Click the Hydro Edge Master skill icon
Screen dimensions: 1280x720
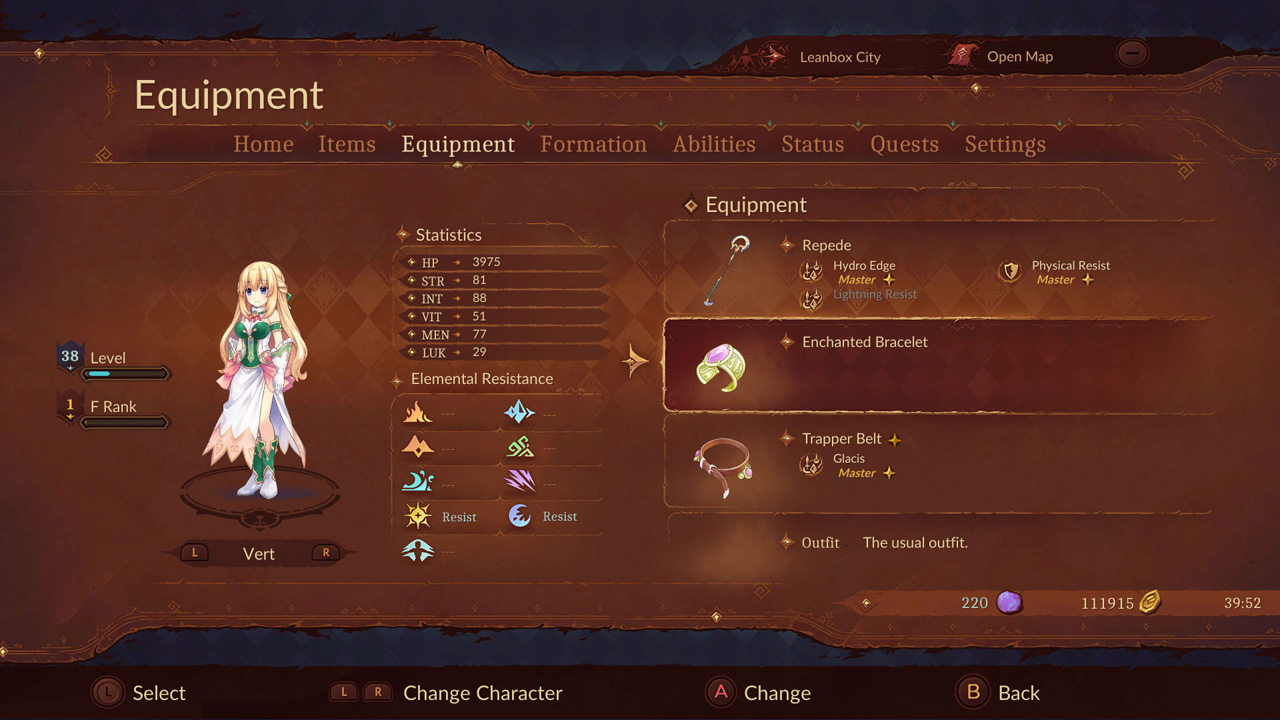[x=812, y=272]
